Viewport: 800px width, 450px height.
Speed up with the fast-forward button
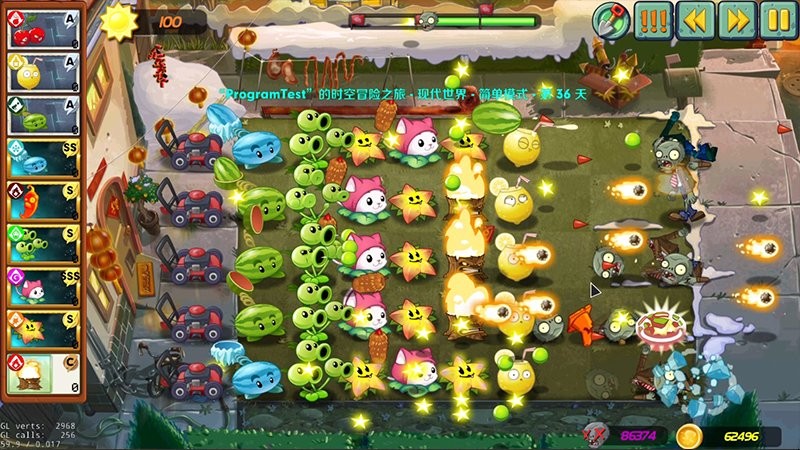click(x=736, y=19)
